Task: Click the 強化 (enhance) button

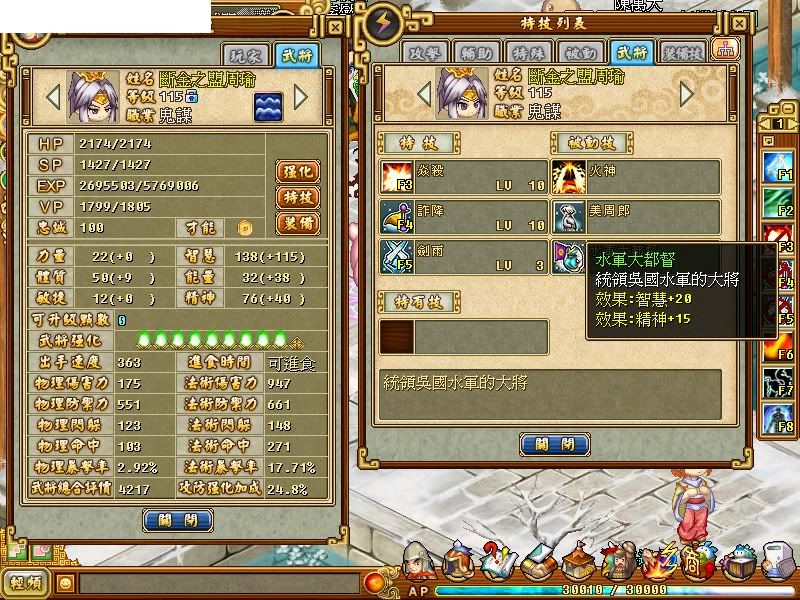Action: 297,171
